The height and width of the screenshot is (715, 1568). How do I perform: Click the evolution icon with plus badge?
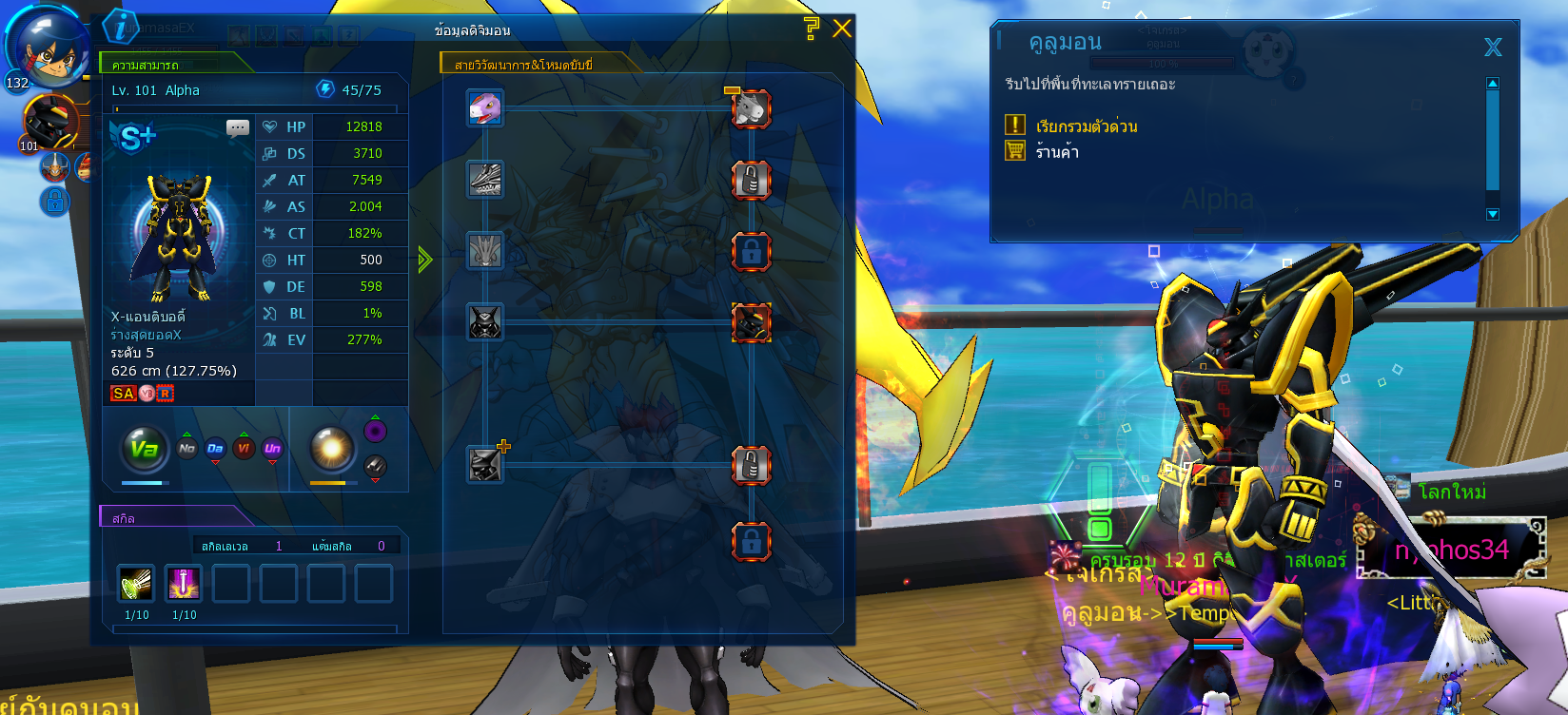click(x=486, y=464)
